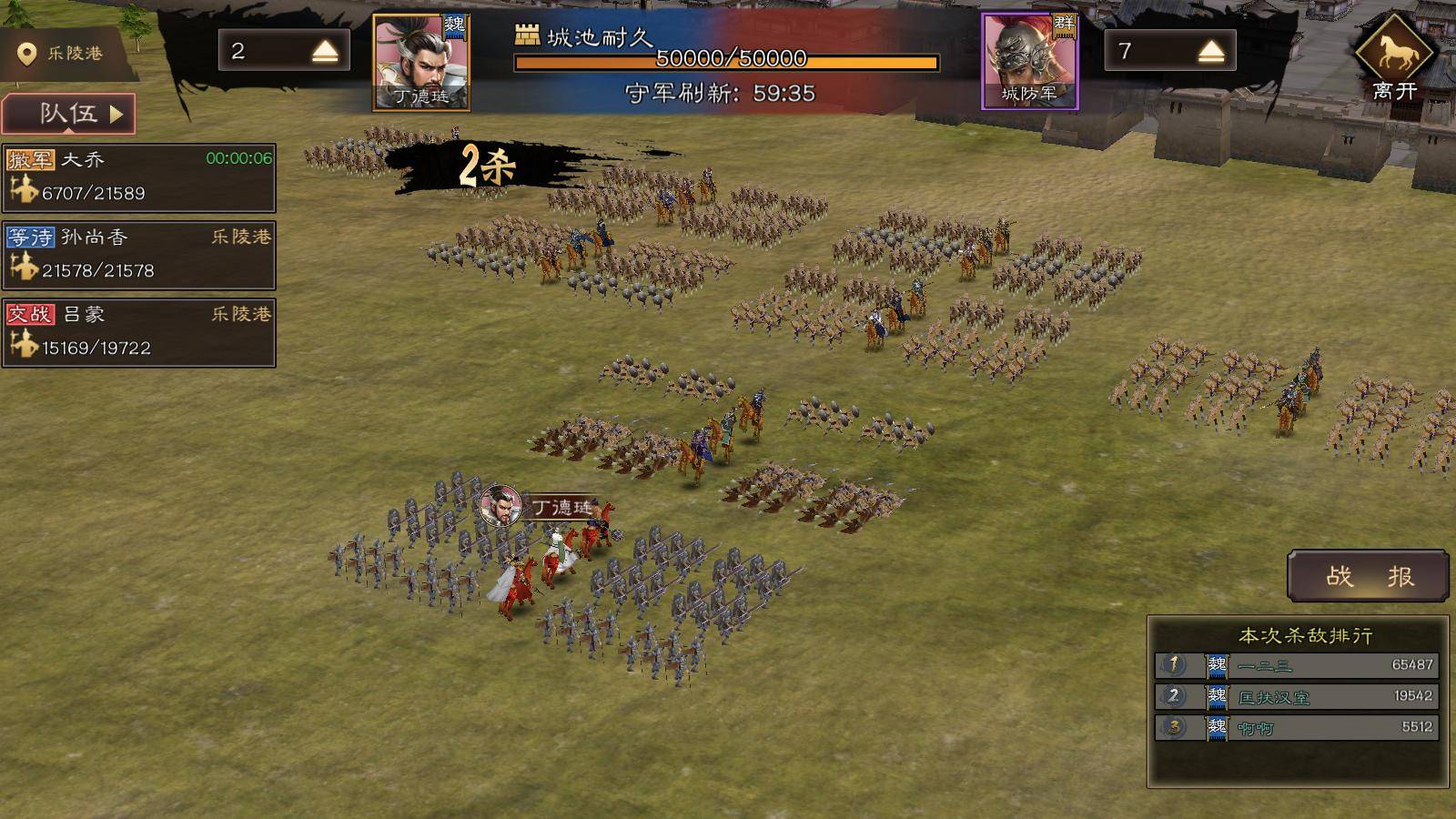Click the first-ranked player in kill ranking
This screenshot has height=819, width=1456.
pyautogui.click(x=1297, y=665)
